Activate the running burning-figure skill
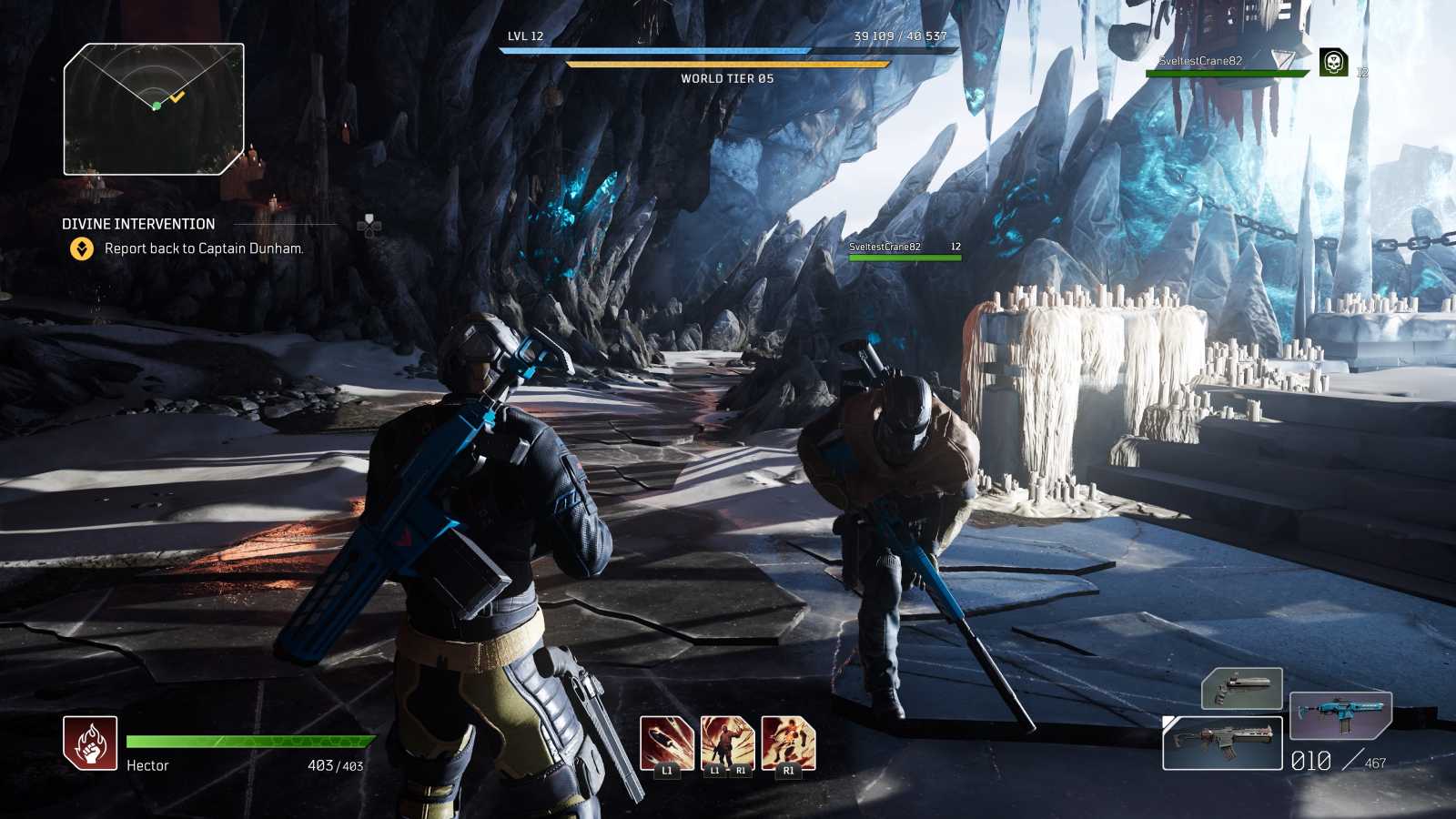Screen dimensions: 1456x819 (788, 743)
